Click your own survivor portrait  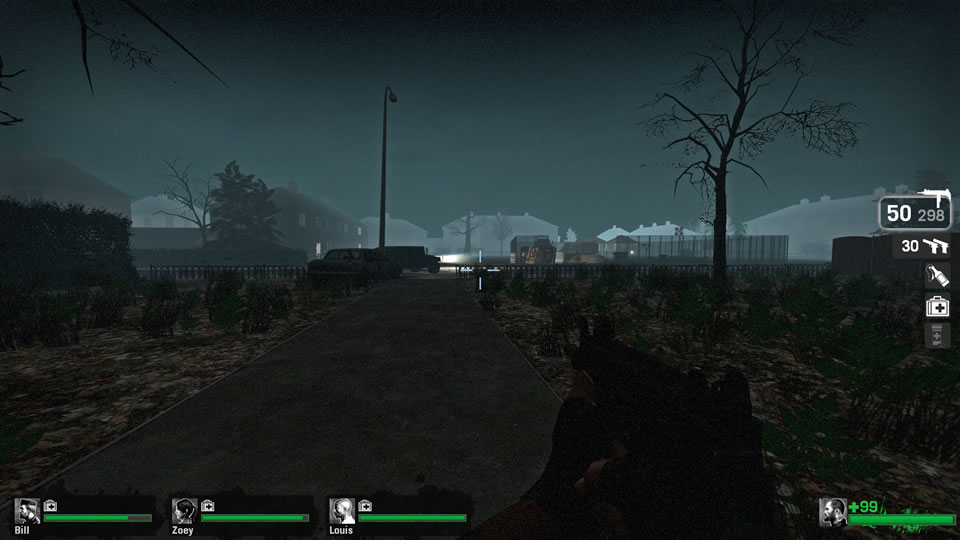click(833, 511)
